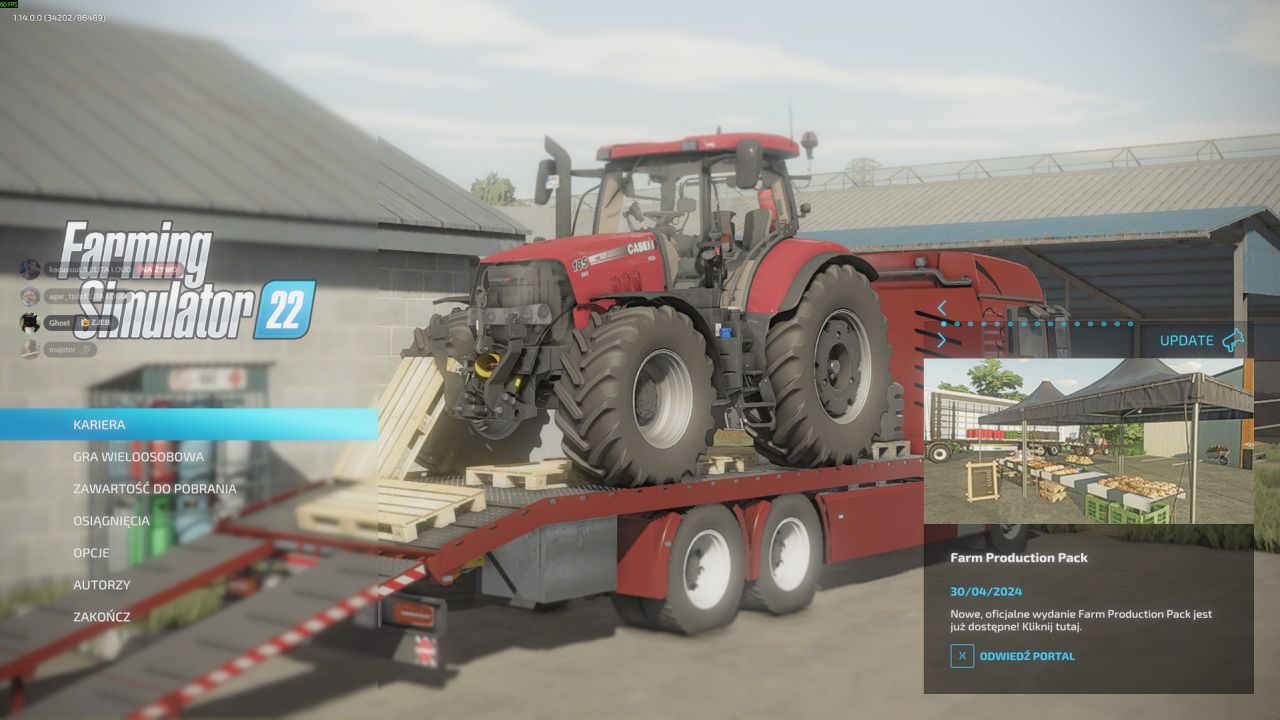
Task: Click the Odwiedź portal link
Action: tap(1026, 656)
